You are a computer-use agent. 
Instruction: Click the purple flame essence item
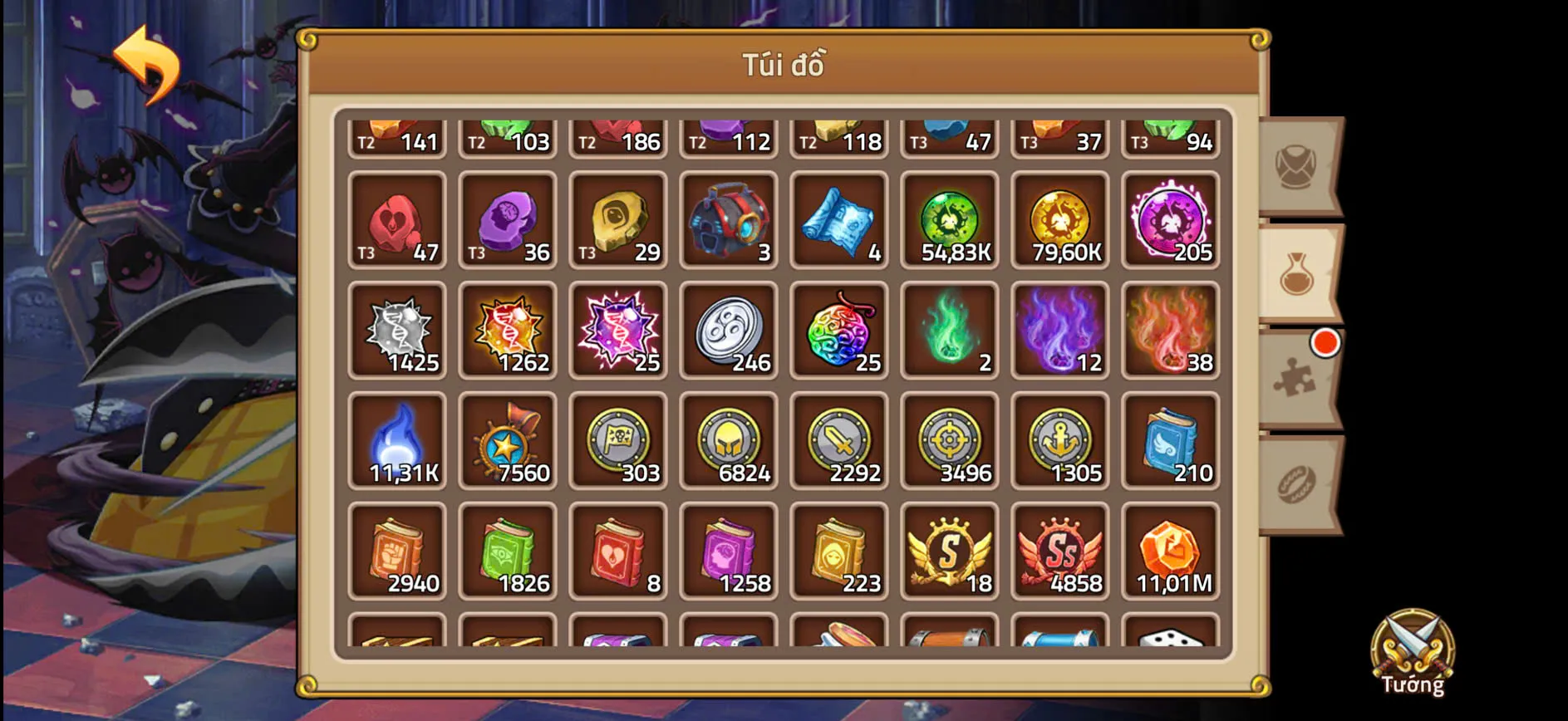[x=1060, y=331]
